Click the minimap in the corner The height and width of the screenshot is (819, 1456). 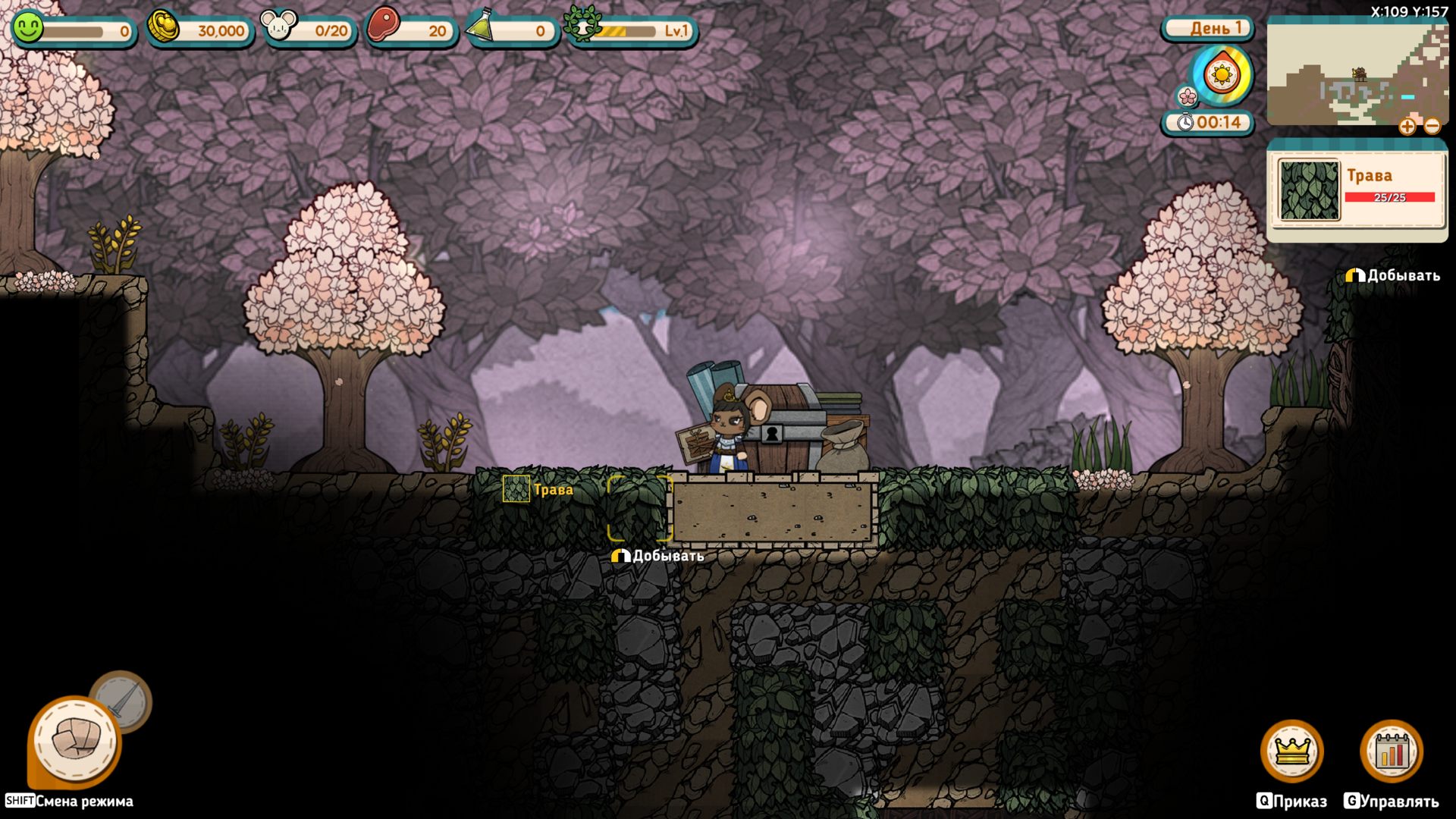1357,74
